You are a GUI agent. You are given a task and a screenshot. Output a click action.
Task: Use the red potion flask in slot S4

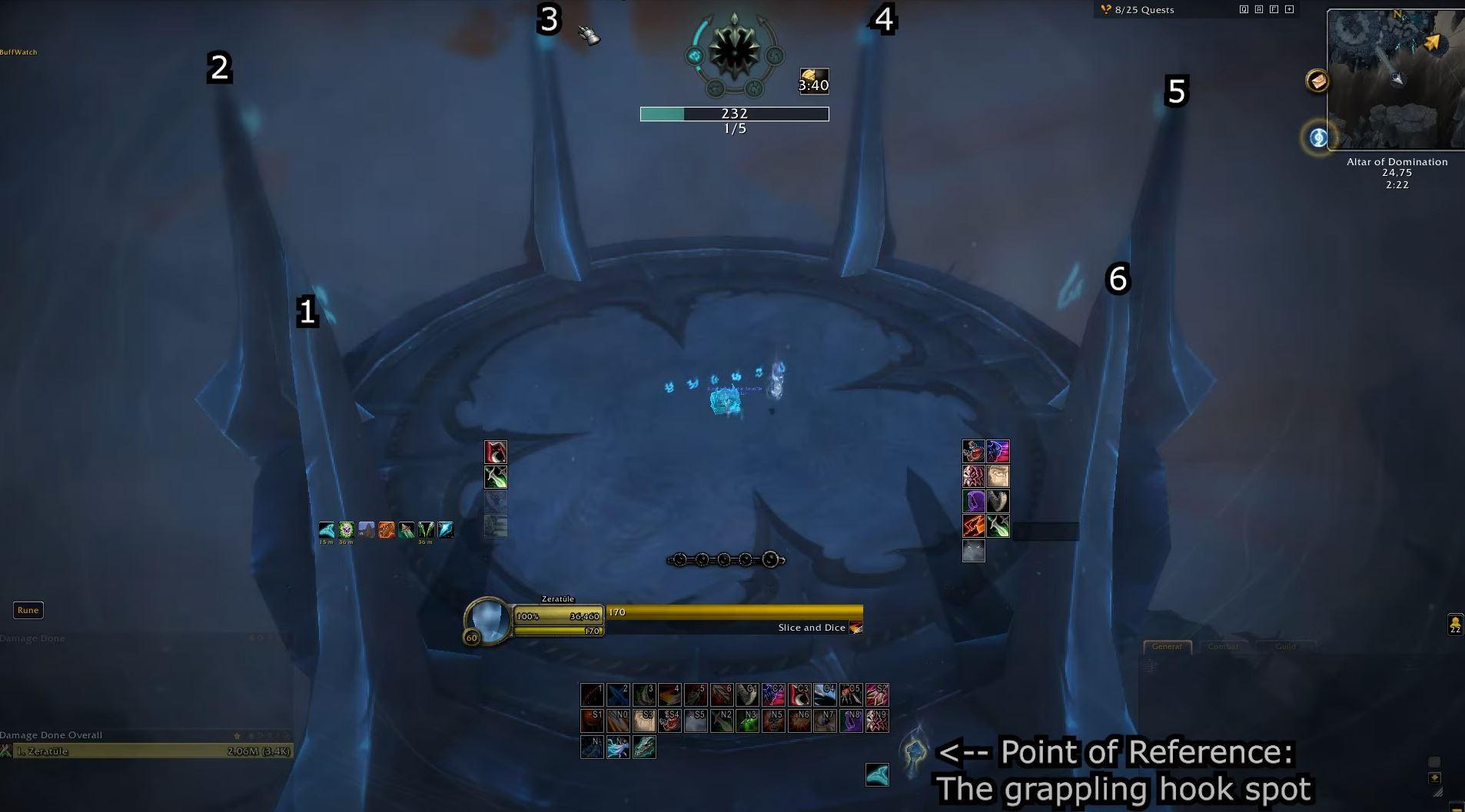coord(669,721)
